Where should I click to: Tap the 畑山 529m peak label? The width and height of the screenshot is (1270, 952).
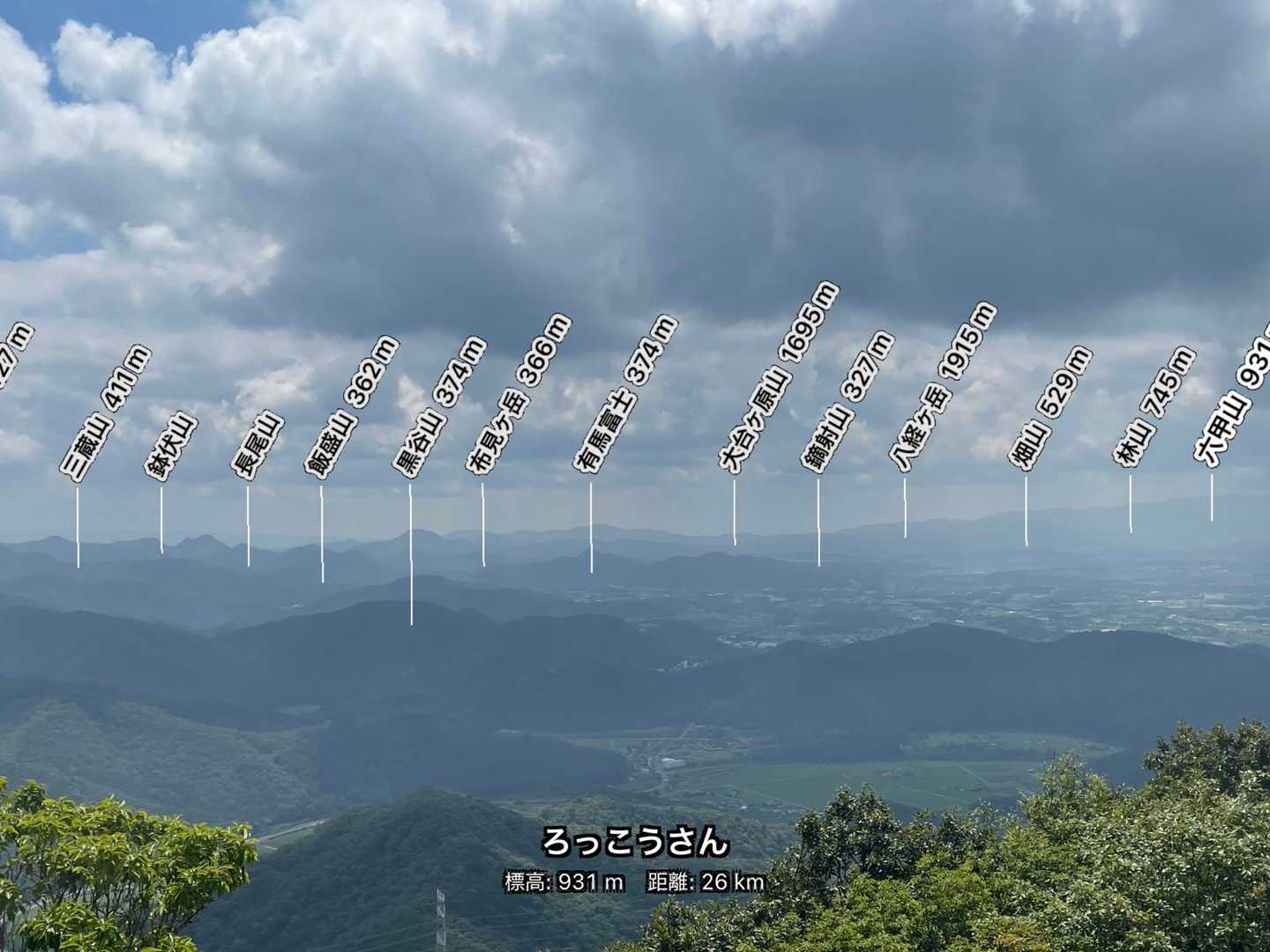click(1050, 408)
